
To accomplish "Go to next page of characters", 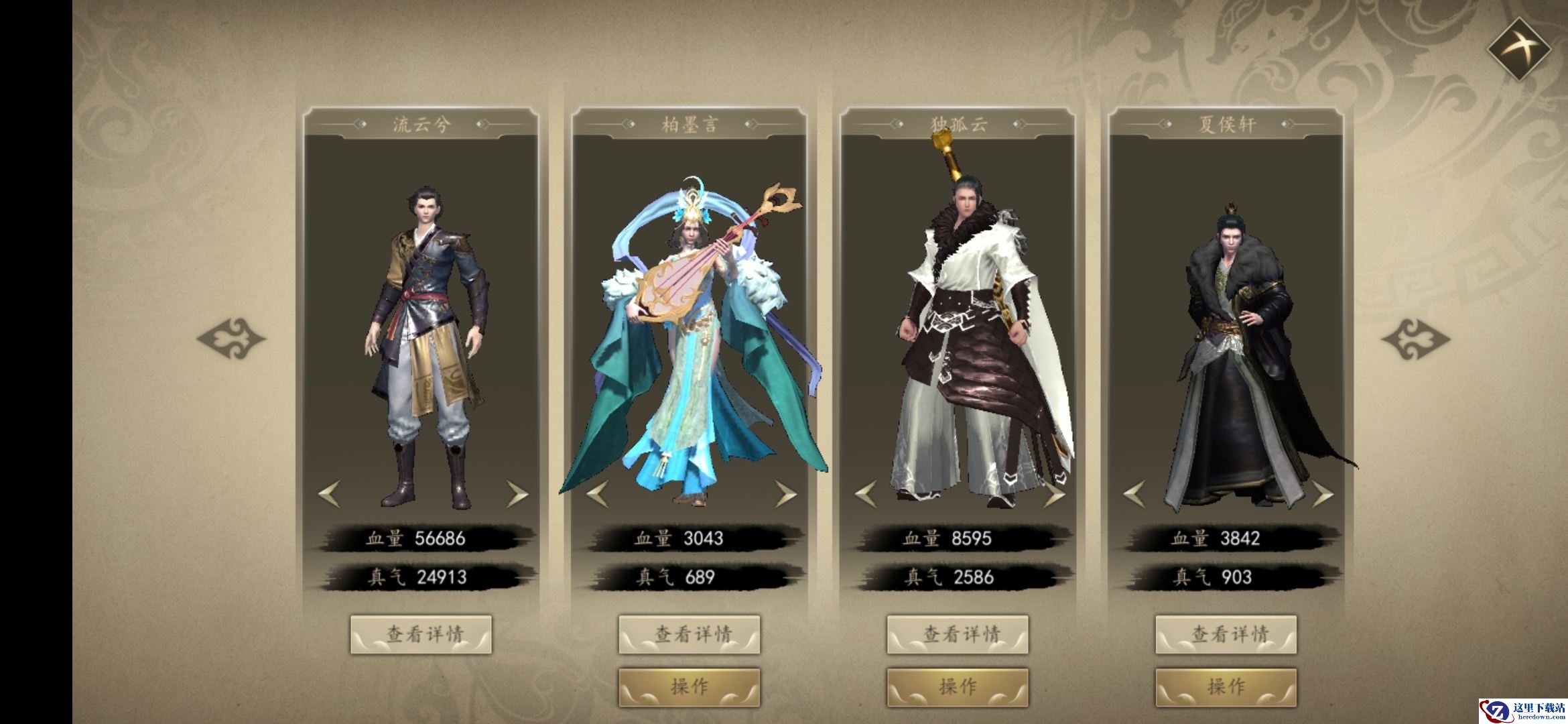I will 1415,339.
